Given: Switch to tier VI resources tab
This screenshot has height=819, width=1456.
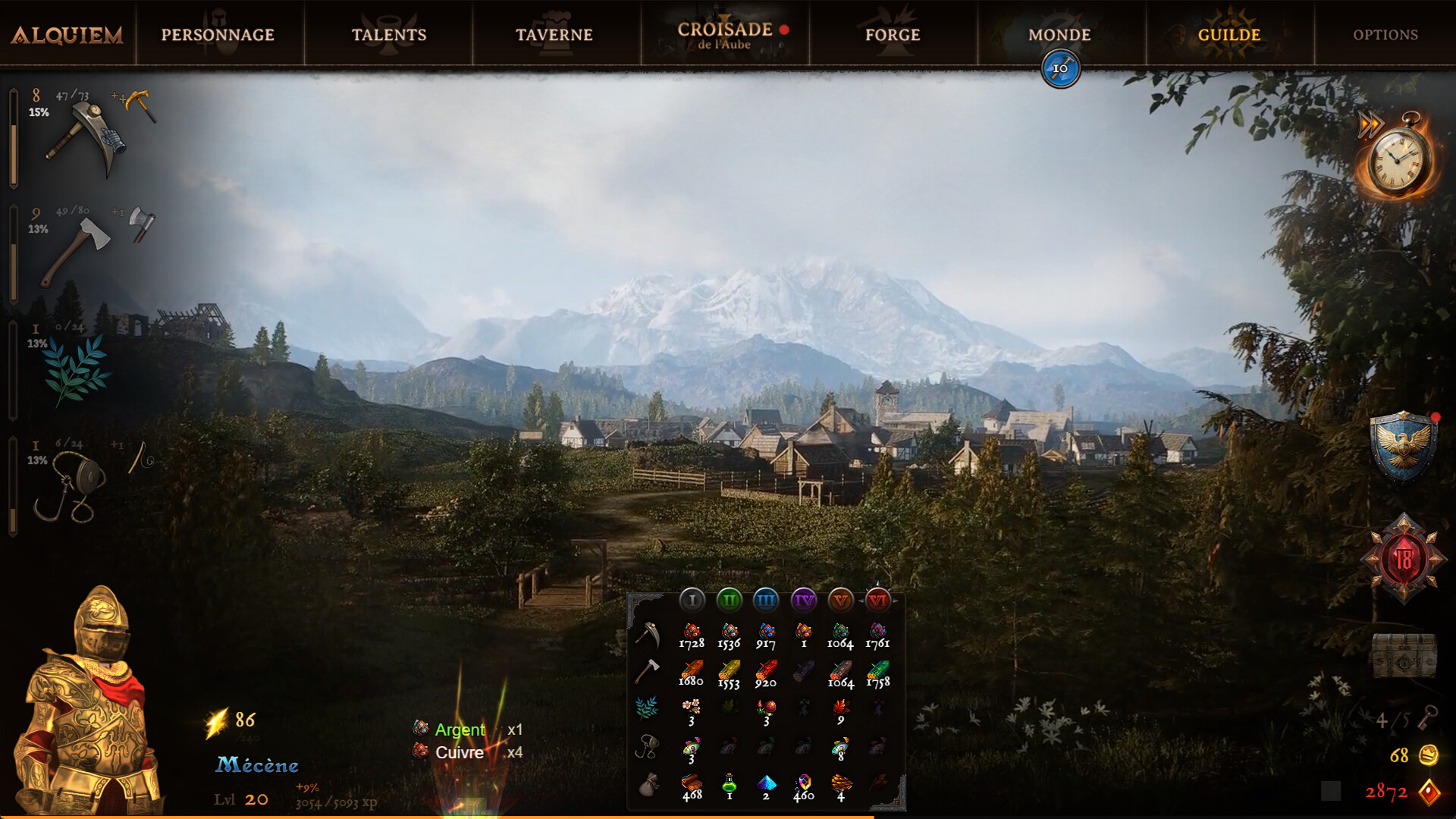Looking at the screenshot, I should click(x=877, y=601).
